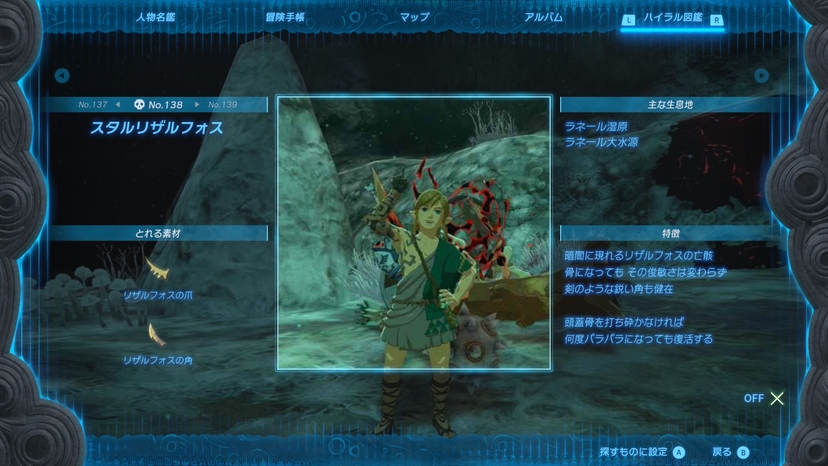This screenshot has height=466, width=828.
Task: Click the right page arrow button
Action: tap(762, 75)
